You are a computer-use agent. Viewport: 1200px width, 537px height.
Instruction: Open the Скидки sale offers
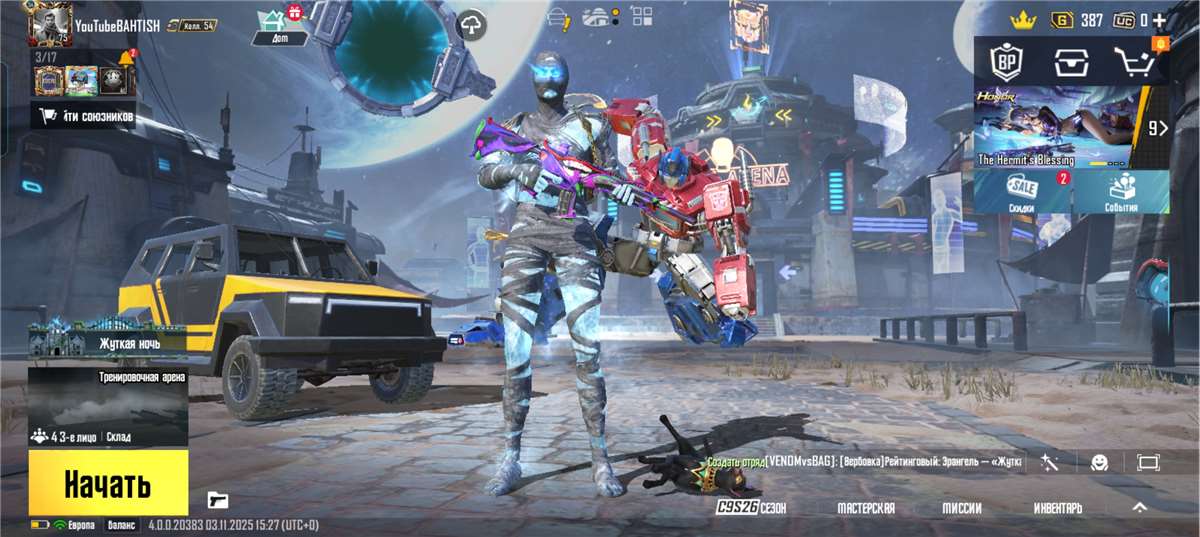[x=1022, y=192]
